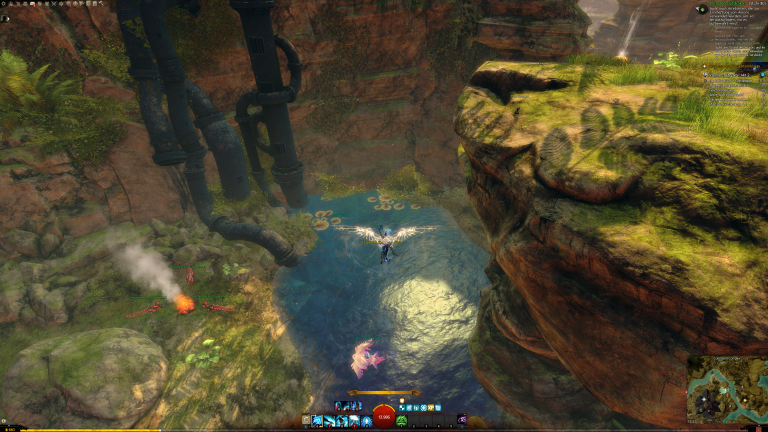Activate the first weapon skill with gold border
768x432 pixels.
tap(317, 421)
